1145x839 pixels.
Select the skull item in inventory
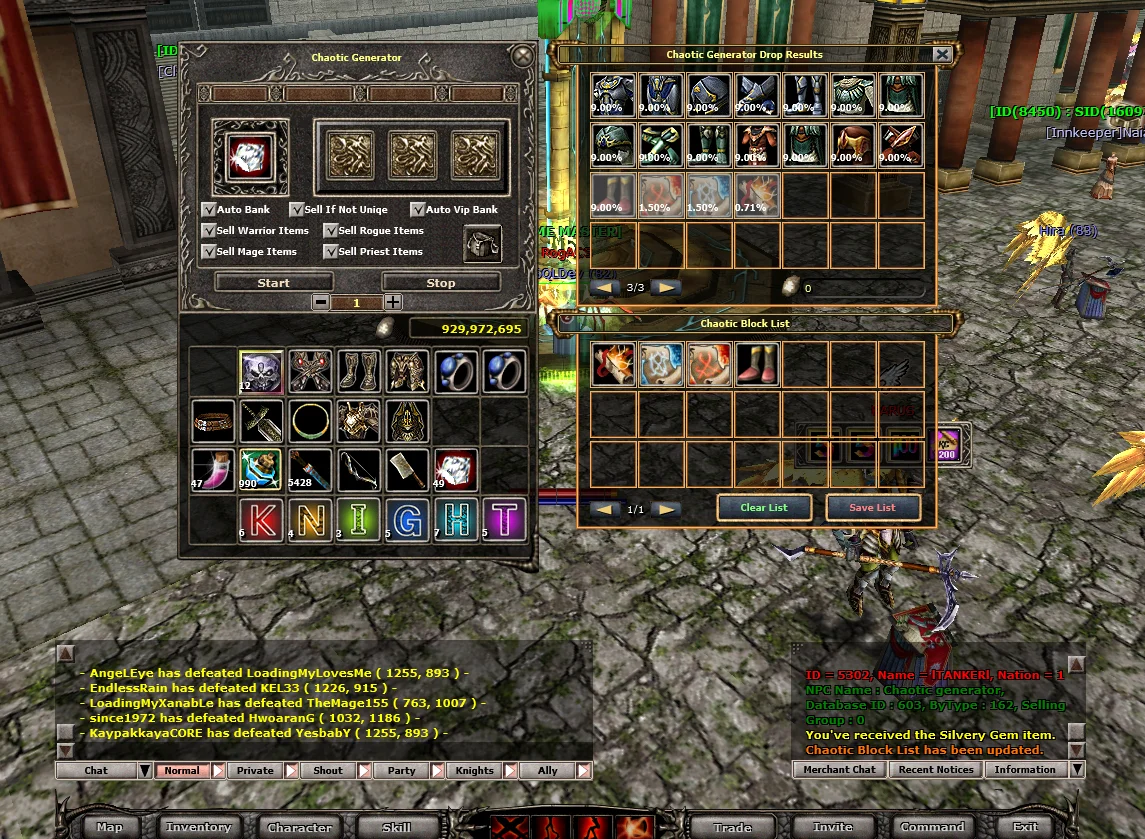point(260,371)
